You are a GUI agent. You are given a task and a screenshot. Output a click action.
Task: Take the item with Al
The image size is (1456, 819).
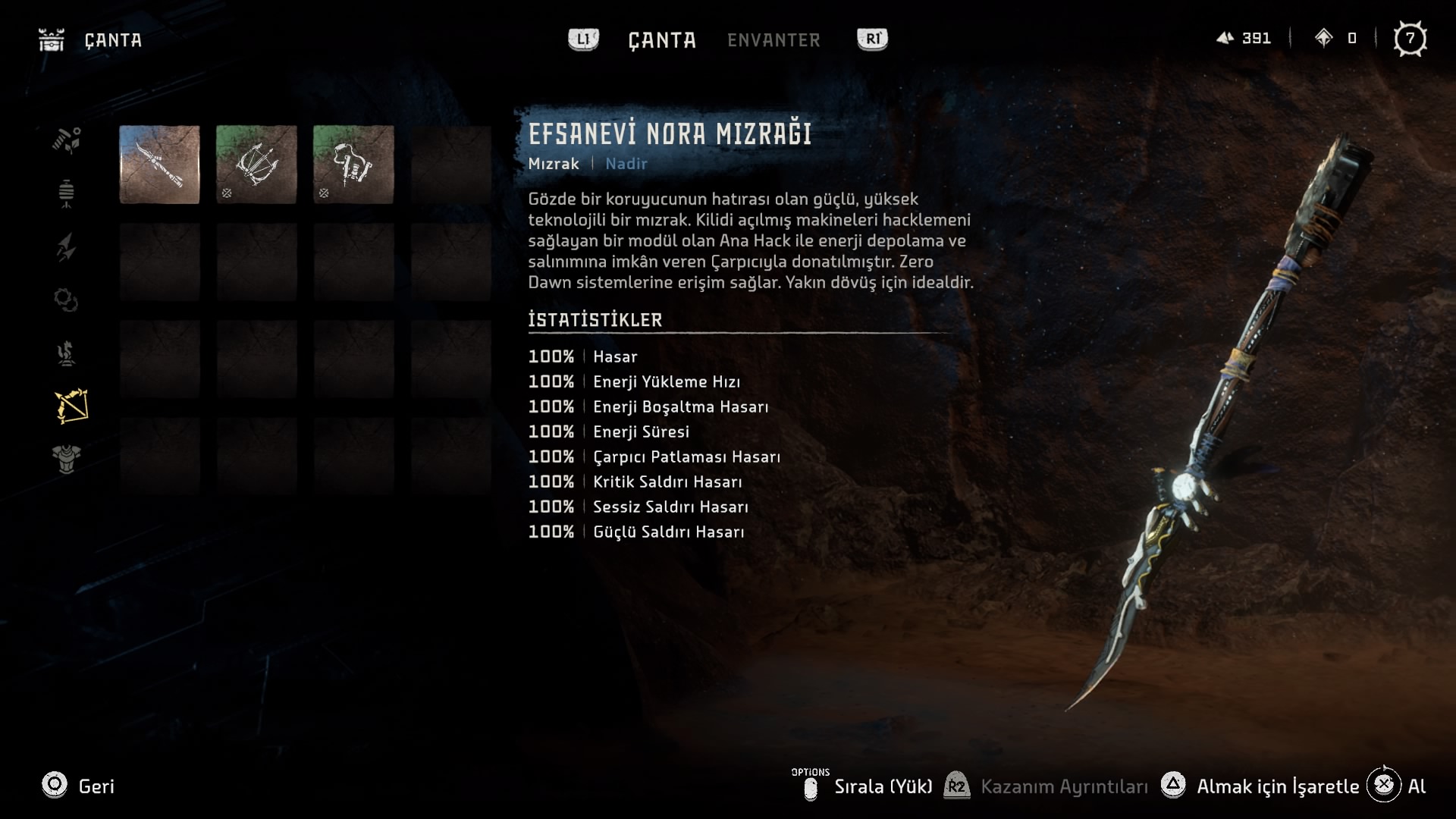coord(1398,786)
